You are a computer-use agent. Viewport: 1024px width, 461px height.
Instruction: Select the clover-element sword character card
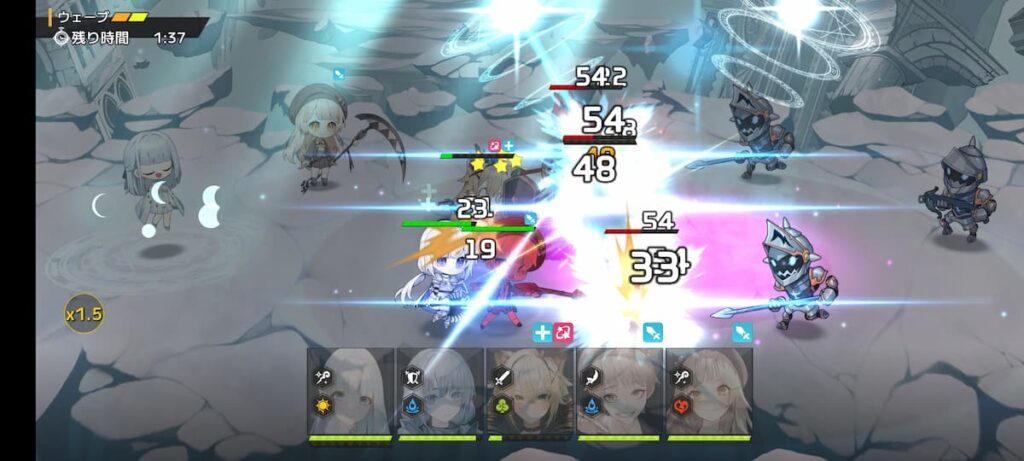(x=530, y=392)
